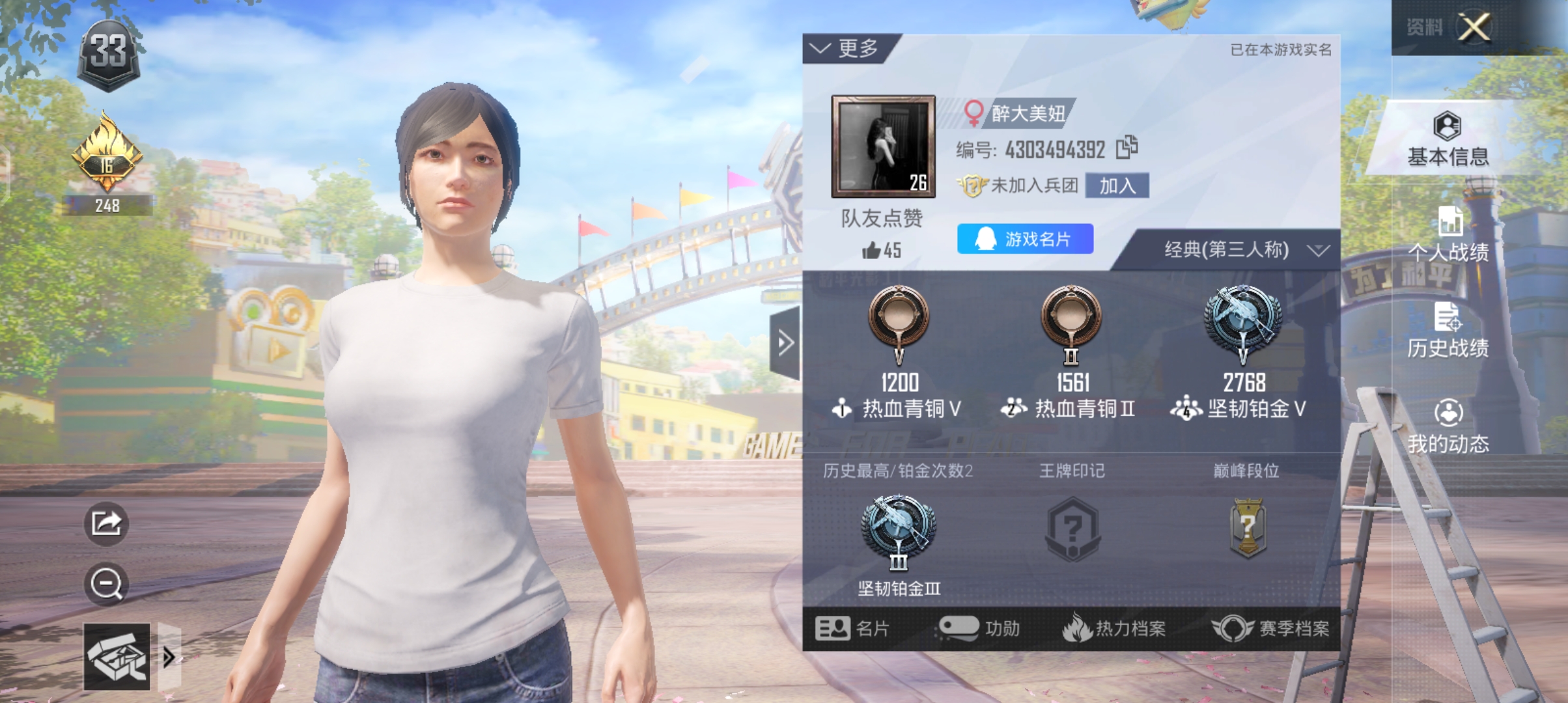Select the 名片 bottom tab

[x=852, y=628]
